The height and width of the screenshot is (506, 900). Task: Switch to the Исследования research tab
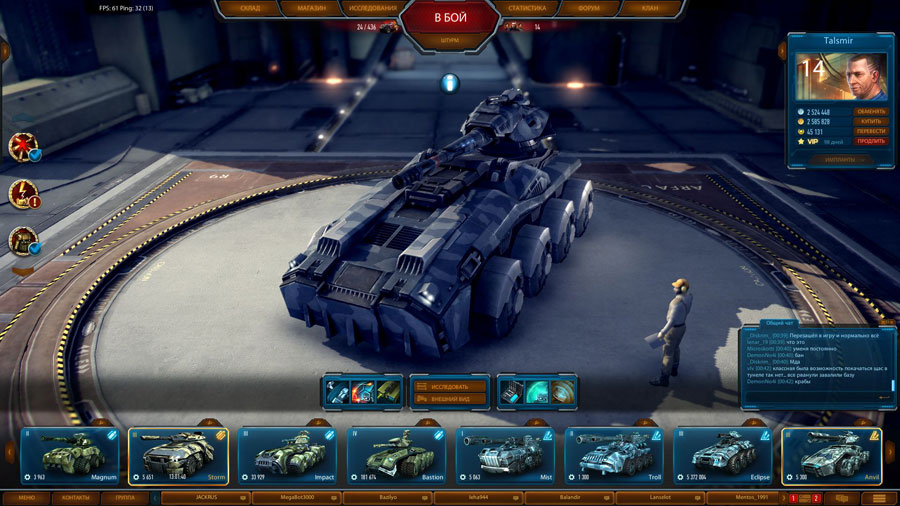point(374,8)
